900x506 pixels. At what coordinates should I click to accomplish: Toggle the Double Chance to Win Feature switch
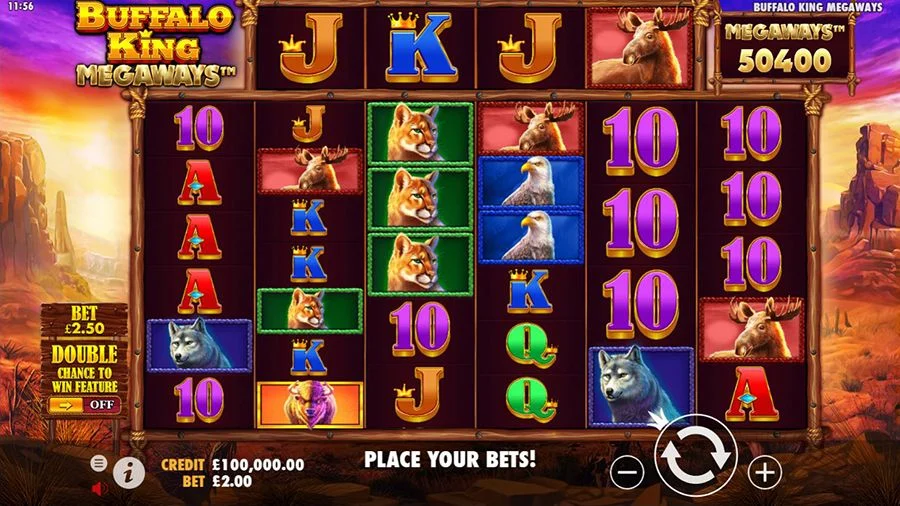(x=84, y=405)
